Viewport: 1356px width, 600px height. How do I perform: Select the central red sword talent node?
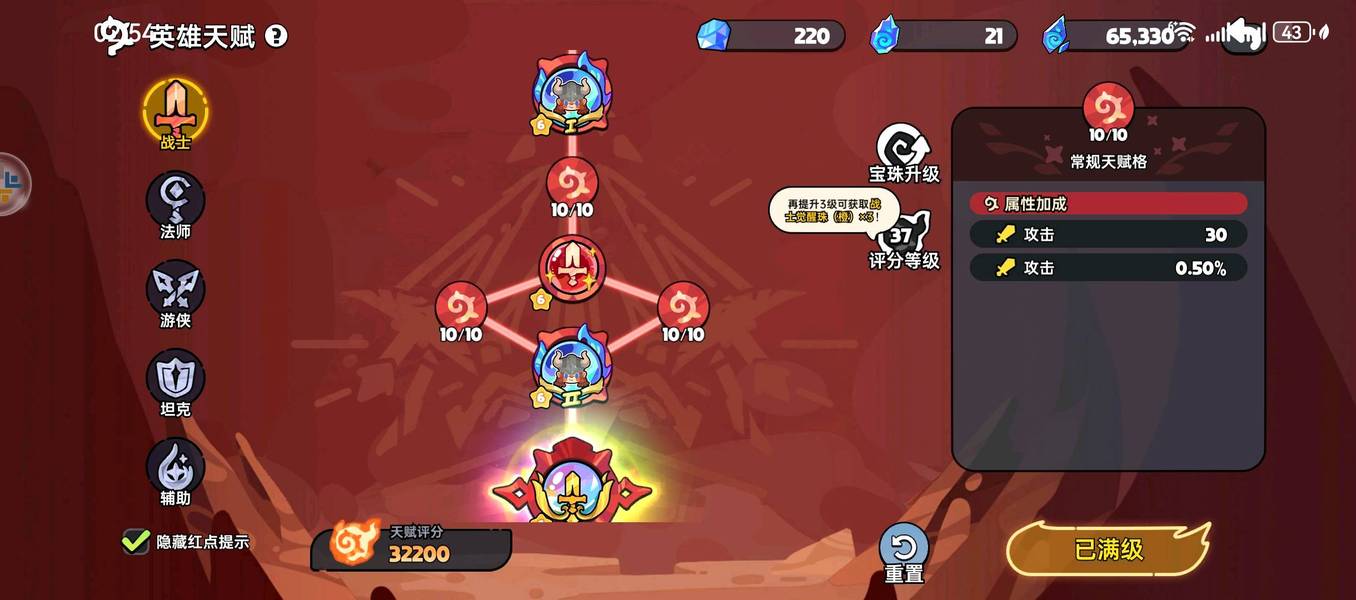coord(572,269)
